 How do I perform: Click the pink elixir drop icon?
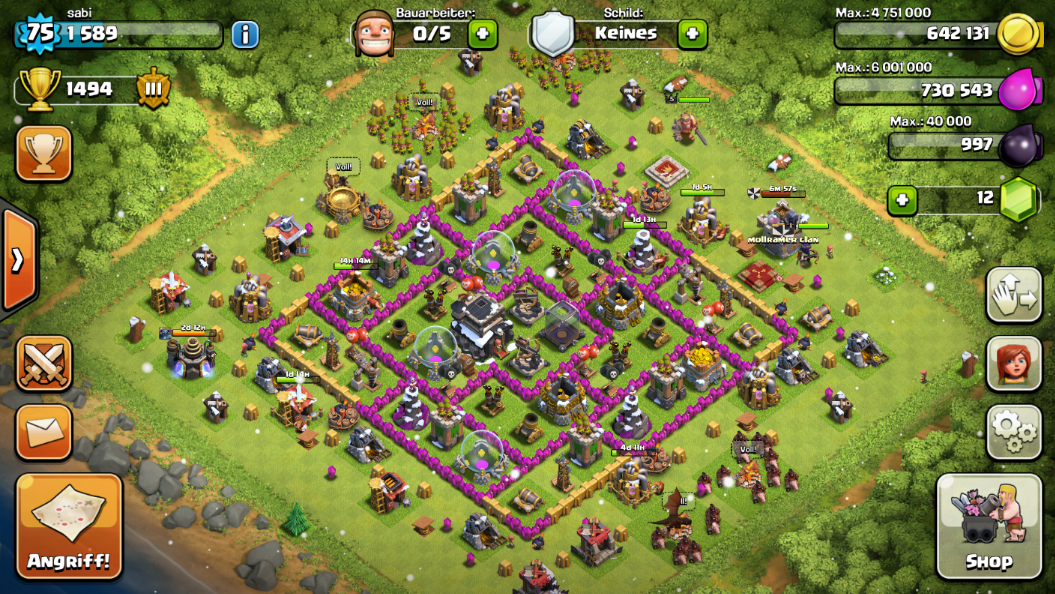point(1019,89)
